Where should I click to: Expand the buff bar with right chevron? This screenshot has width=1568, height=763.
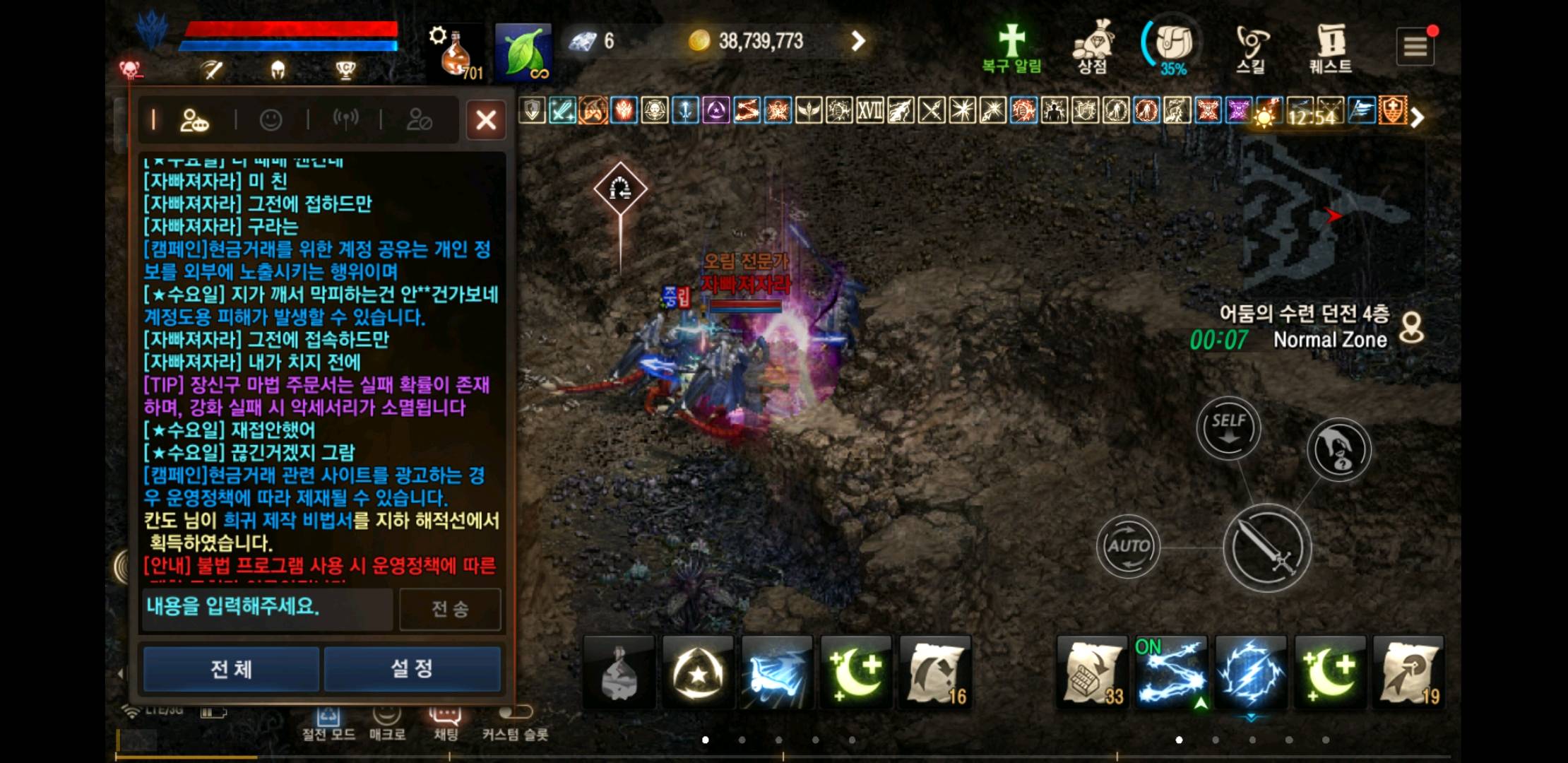point(1416,117)
